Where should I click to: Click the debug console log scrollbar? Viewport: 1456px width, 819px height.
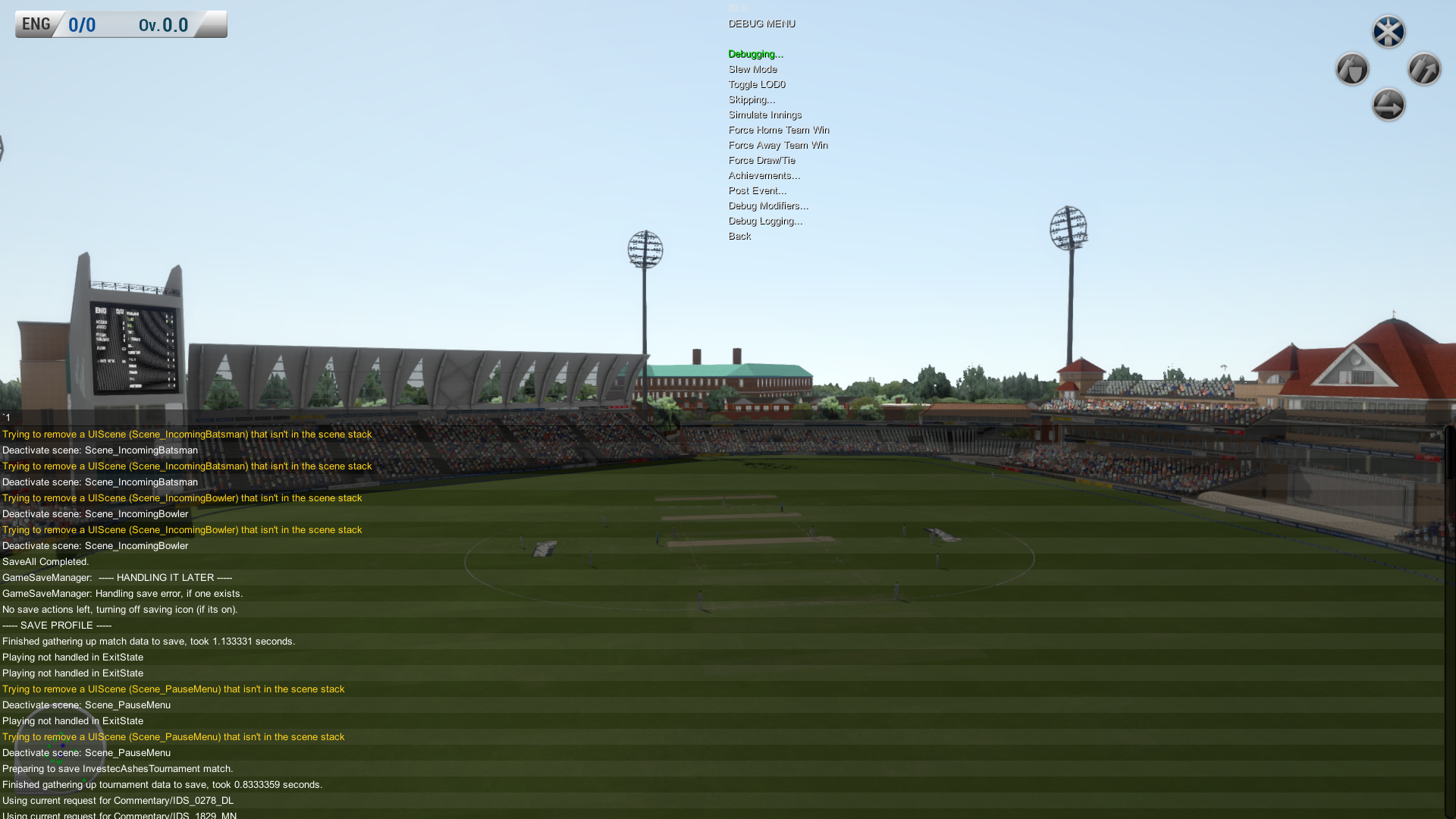click(x=1449, y=455)
